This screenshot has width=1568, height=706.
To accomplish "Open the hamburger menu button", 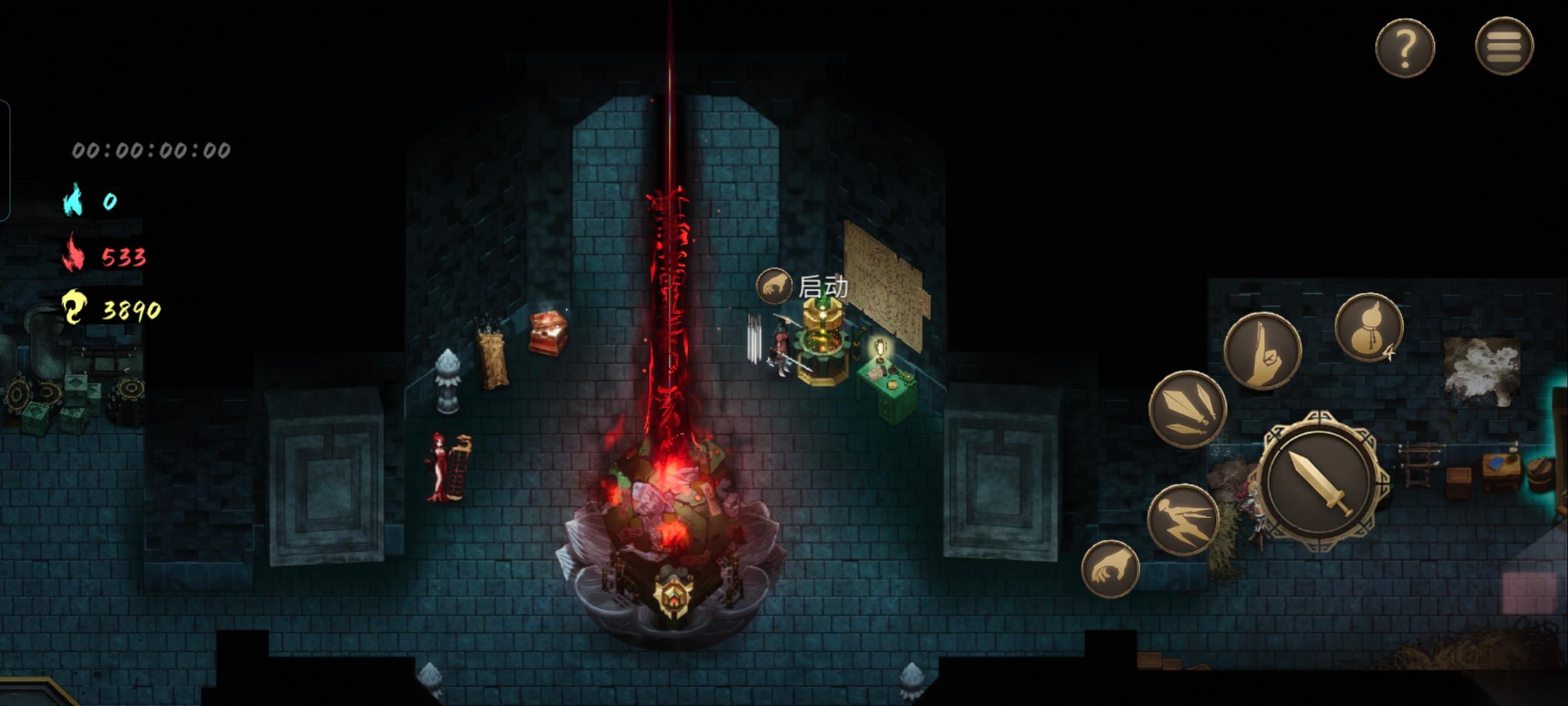I will point(1504,46).
